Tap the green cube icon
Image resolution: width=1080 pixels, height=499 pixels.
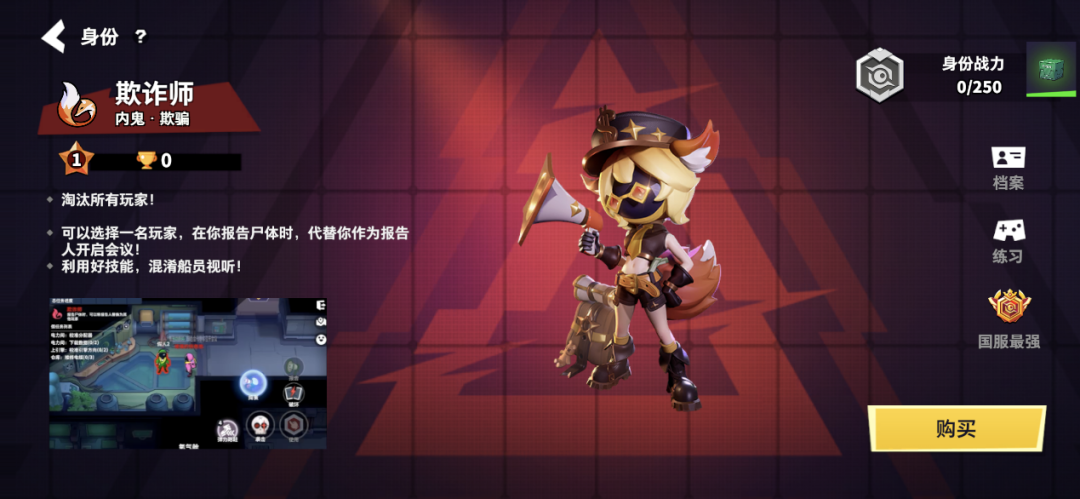click(1049, 69)
